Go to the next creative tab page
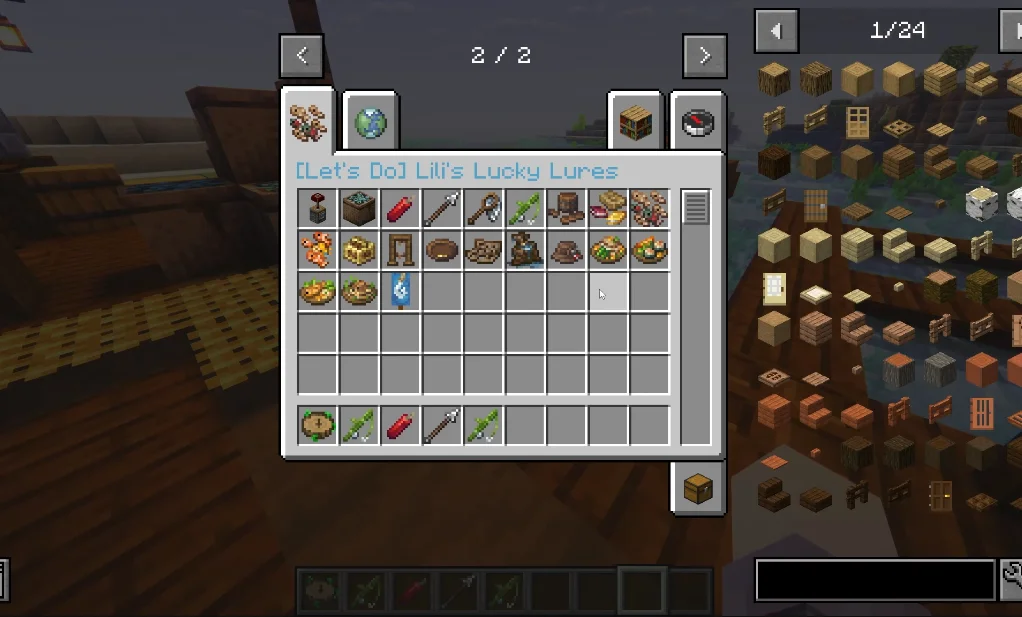Screen dimensions: 1022x617 [x=704, y=56]
